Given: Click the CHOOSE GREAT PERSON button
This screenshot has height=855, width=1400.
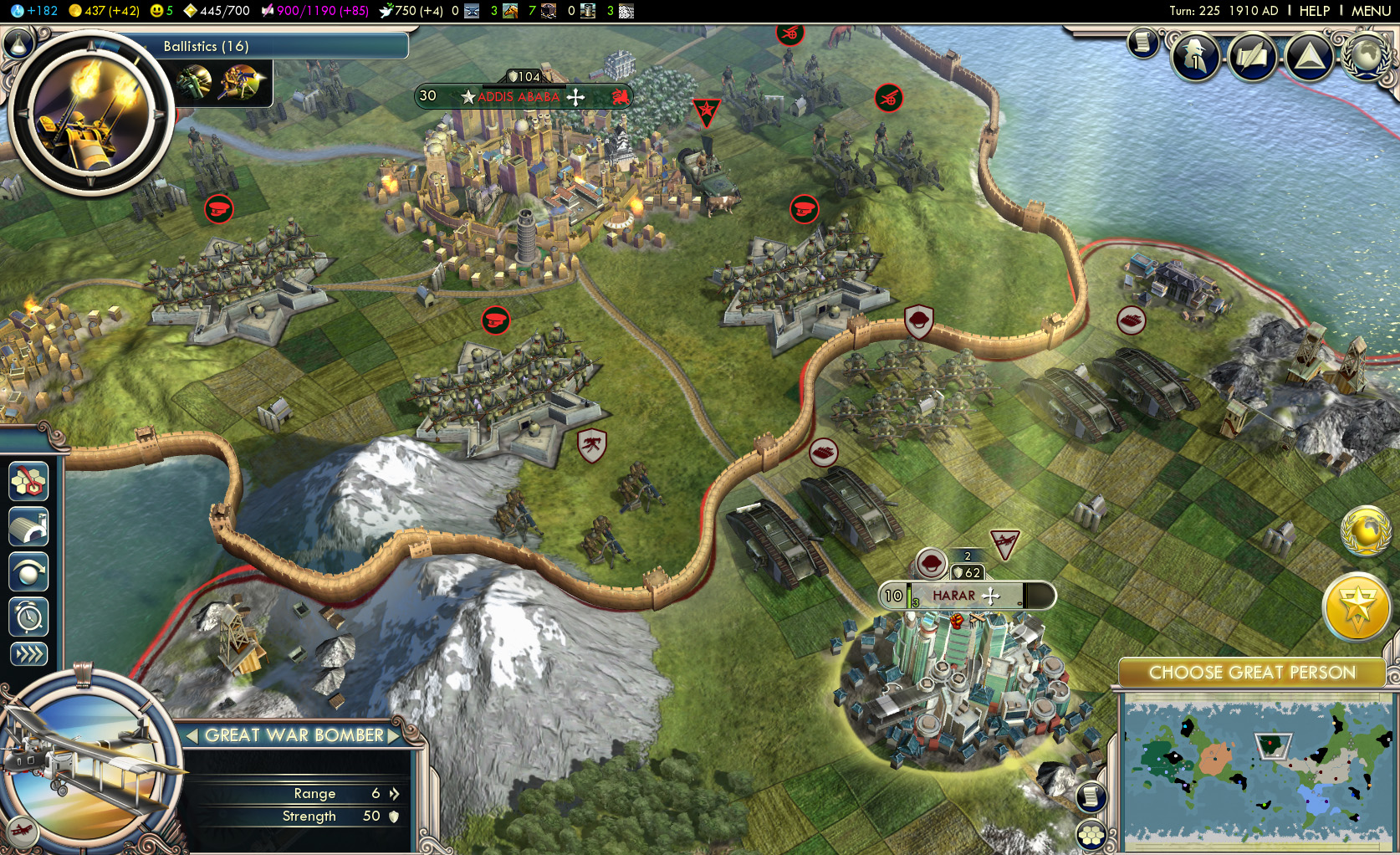Looking at the screenshot, I should coord(1253,672).
